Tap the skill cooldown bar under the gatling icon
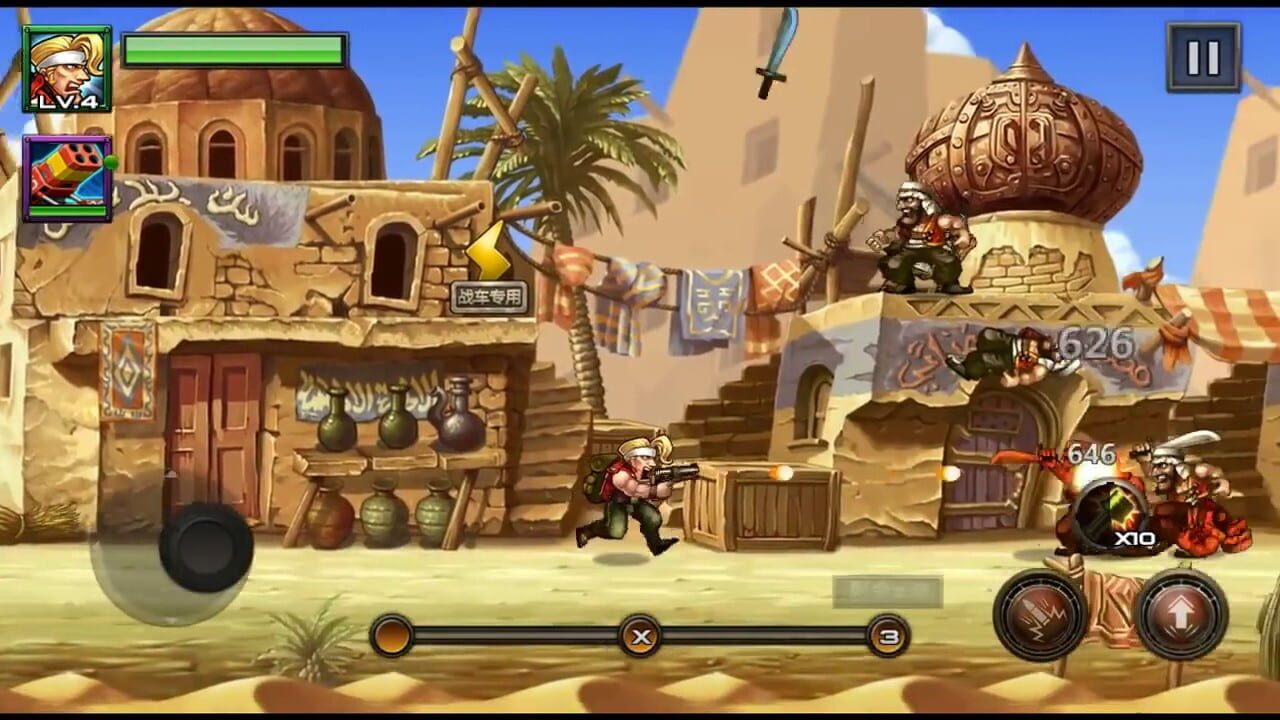 [x=67, y=210]
